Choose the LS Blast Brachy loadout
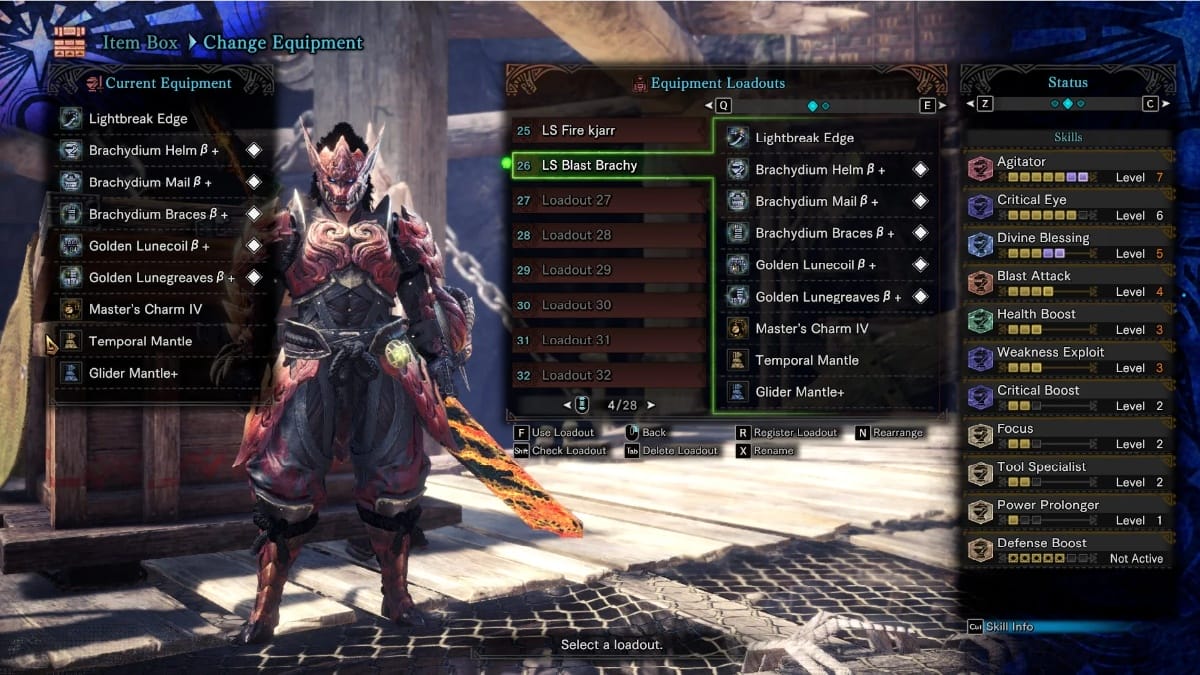 point(608,165)
